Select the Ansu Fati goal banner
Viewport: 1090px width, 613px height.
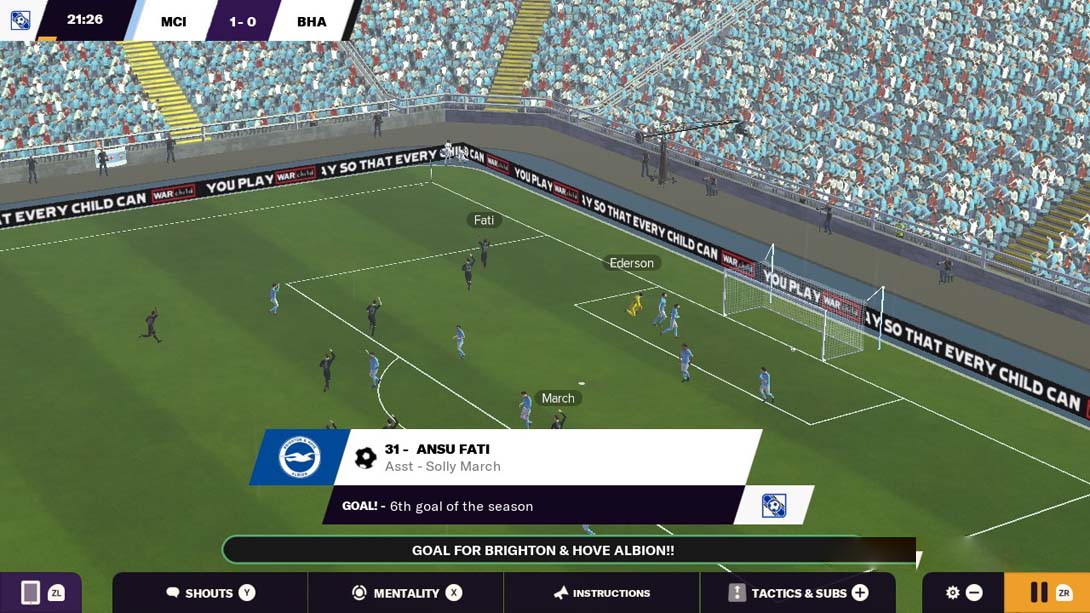[548, 458]
